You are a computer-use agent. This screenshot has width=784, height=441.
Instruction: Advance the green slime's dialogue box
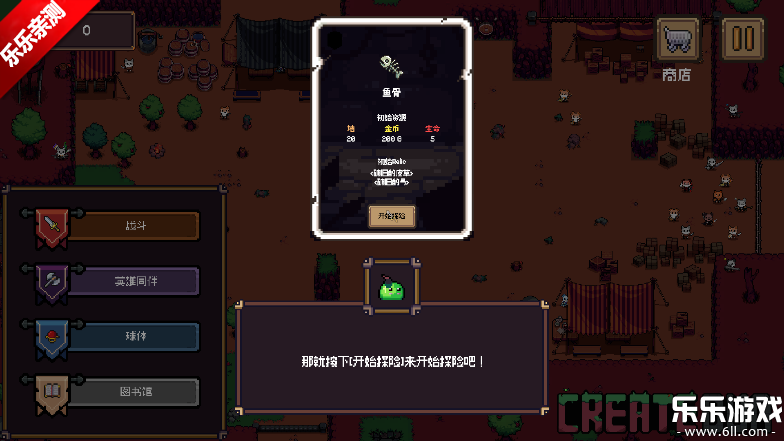(392, 359)
